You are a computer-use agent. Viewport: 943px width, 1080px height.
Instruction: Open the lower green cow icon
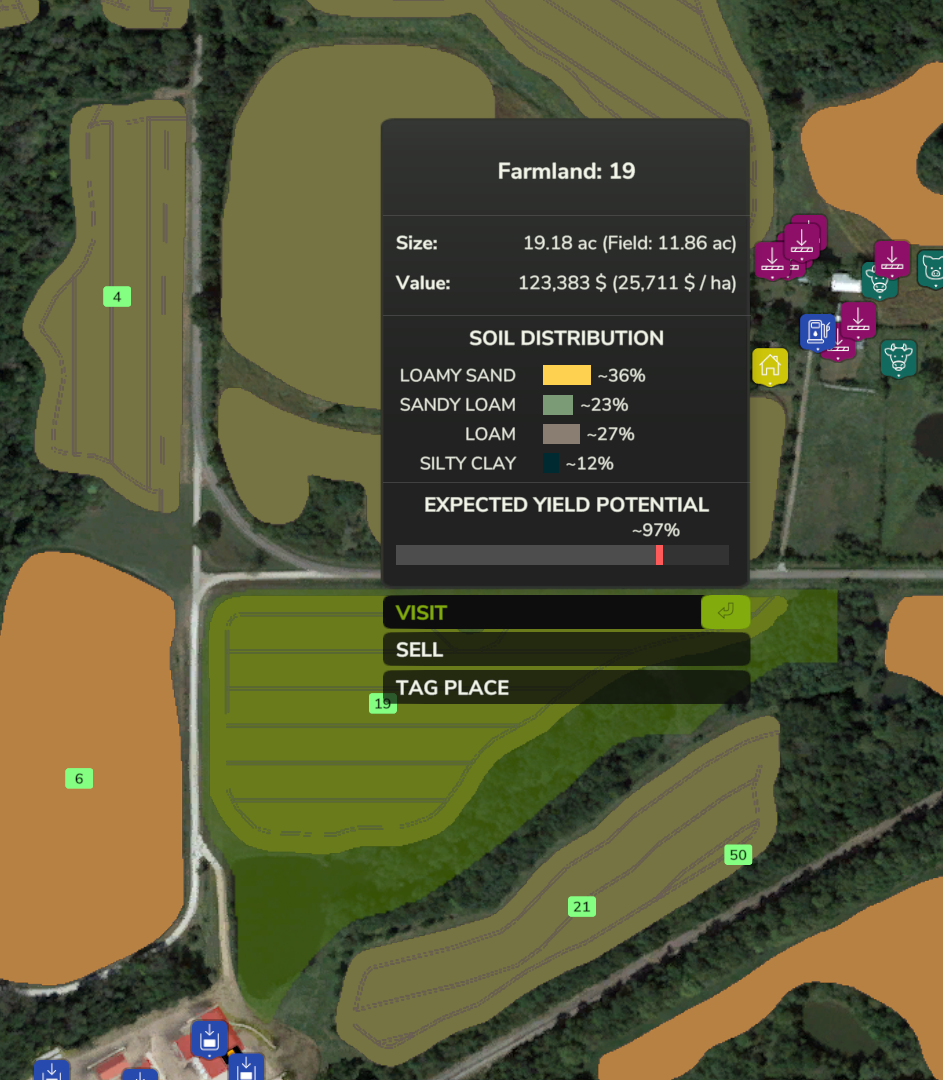click(x=899, y=358)
